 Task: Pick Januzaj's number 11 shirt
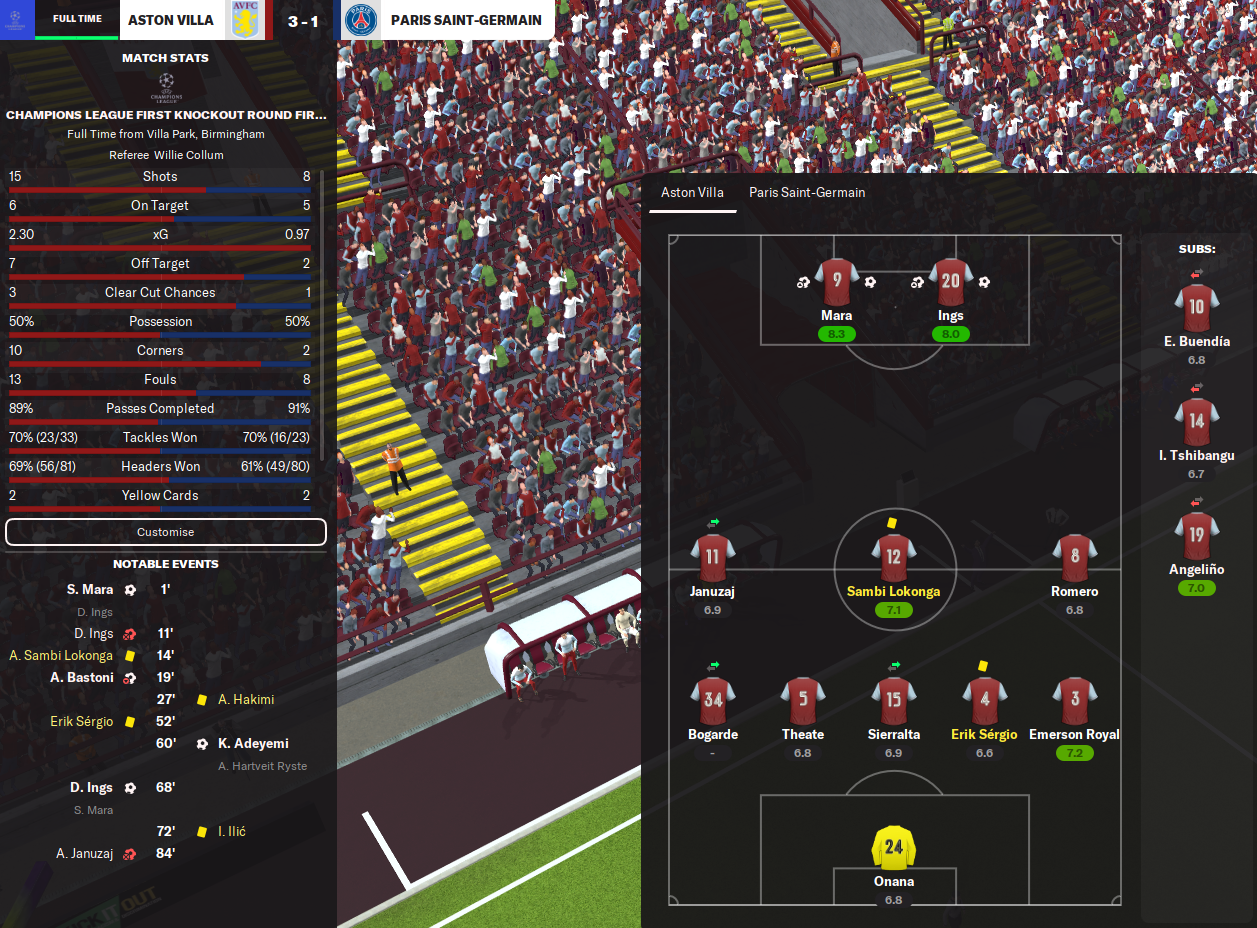(712, 557)
